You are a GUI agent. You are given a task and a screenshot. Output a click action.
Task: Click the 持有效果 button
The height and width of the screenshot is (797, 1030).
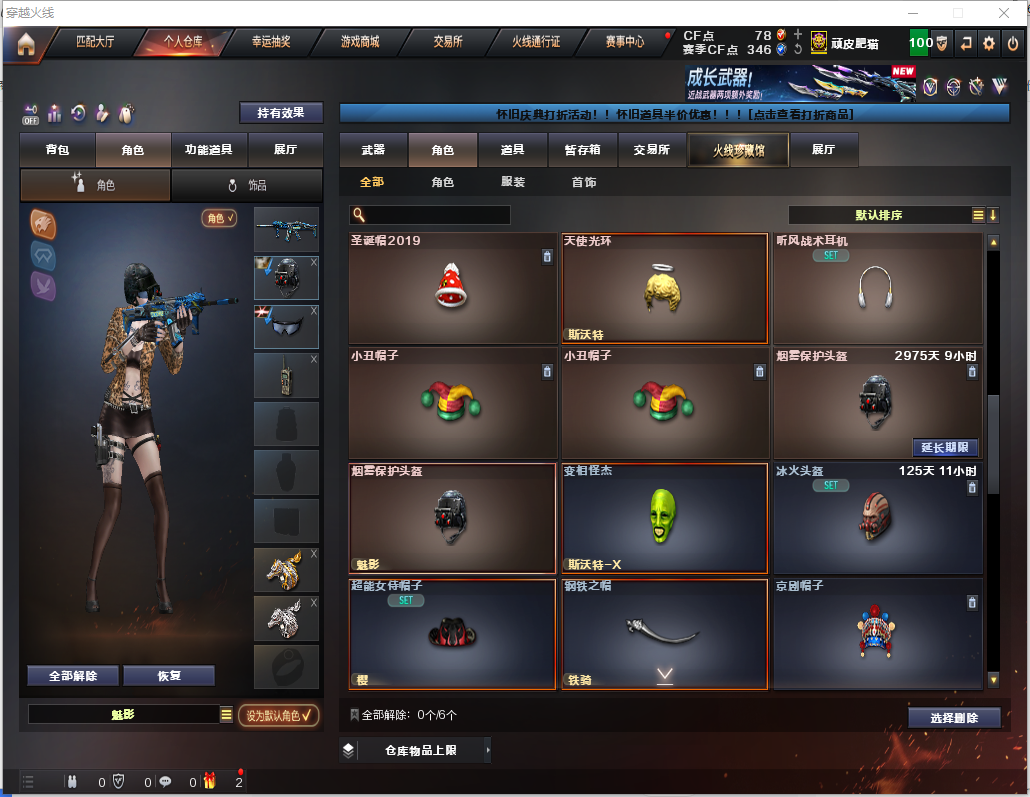[x=281, y=113]
